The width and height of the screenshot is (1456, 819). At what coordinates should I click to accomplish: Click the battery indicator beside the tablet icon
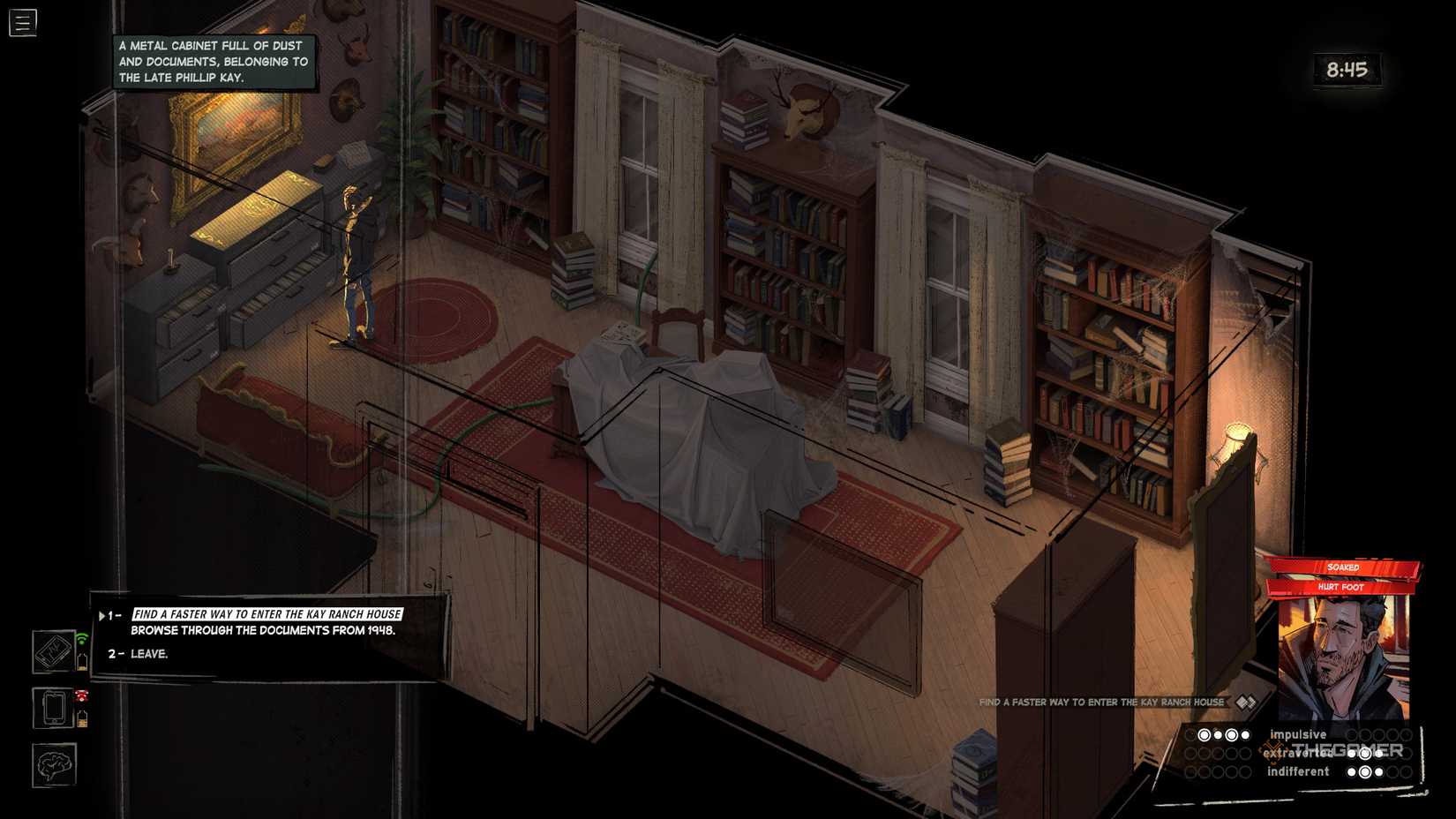point(82,662)
